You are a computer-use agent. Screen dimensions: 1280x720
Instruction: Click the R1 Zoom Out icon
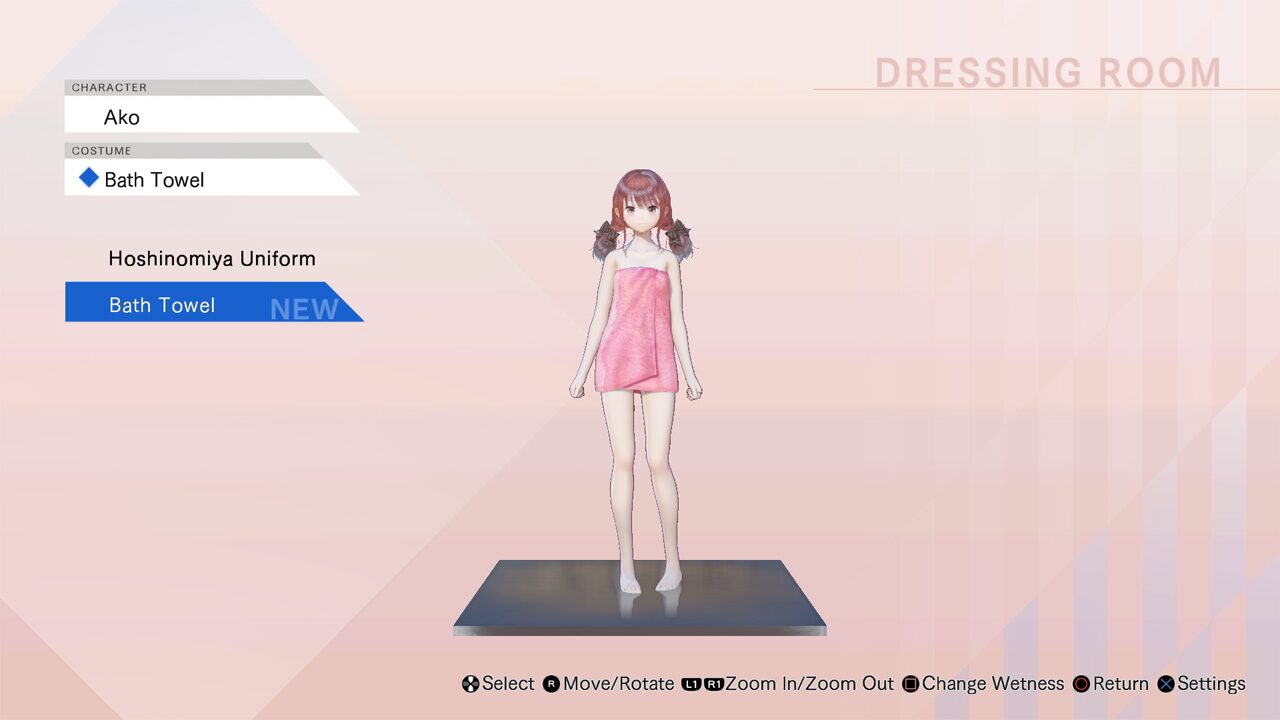tap(713, 684)
